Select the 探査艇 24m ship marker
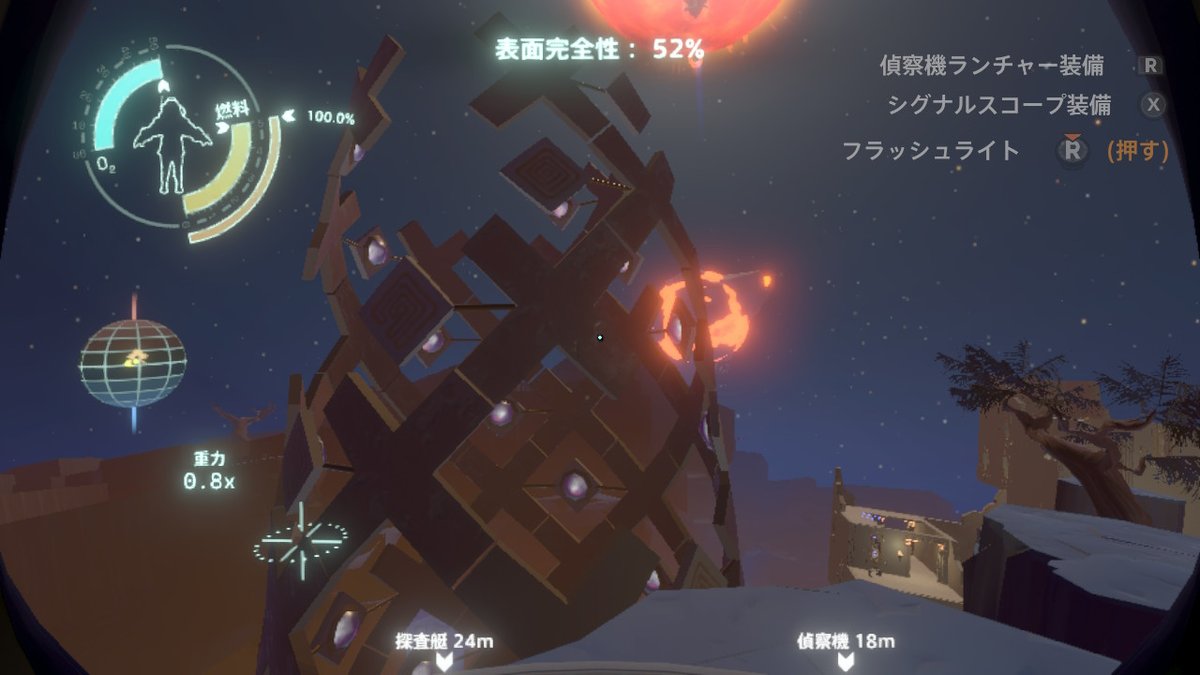The image size is (1200, 675). coord(445,650)
